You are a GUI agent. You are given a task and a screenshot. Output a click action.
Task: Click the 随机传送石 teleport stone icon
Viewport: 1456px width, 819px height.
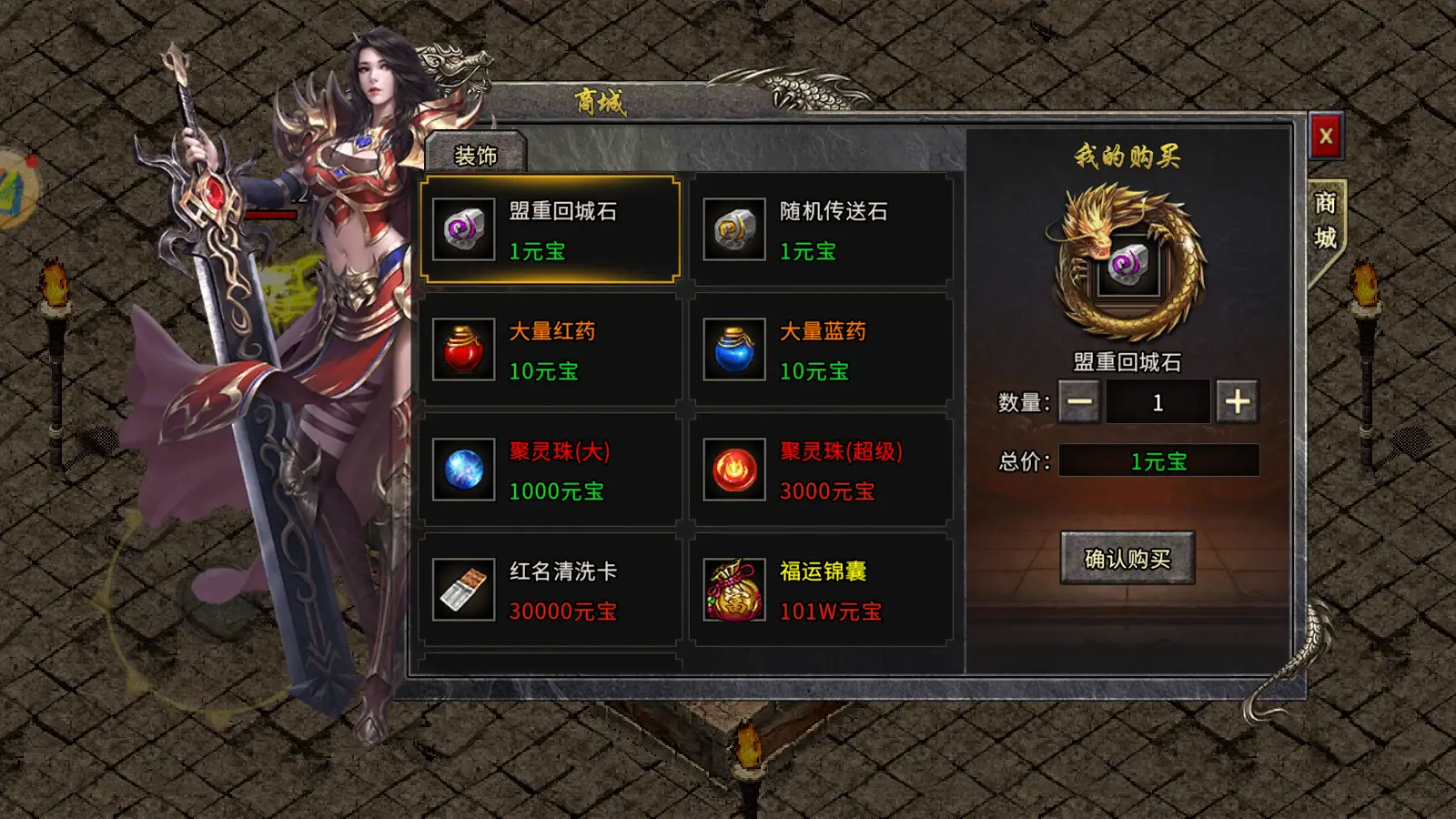tap(733, 229)
